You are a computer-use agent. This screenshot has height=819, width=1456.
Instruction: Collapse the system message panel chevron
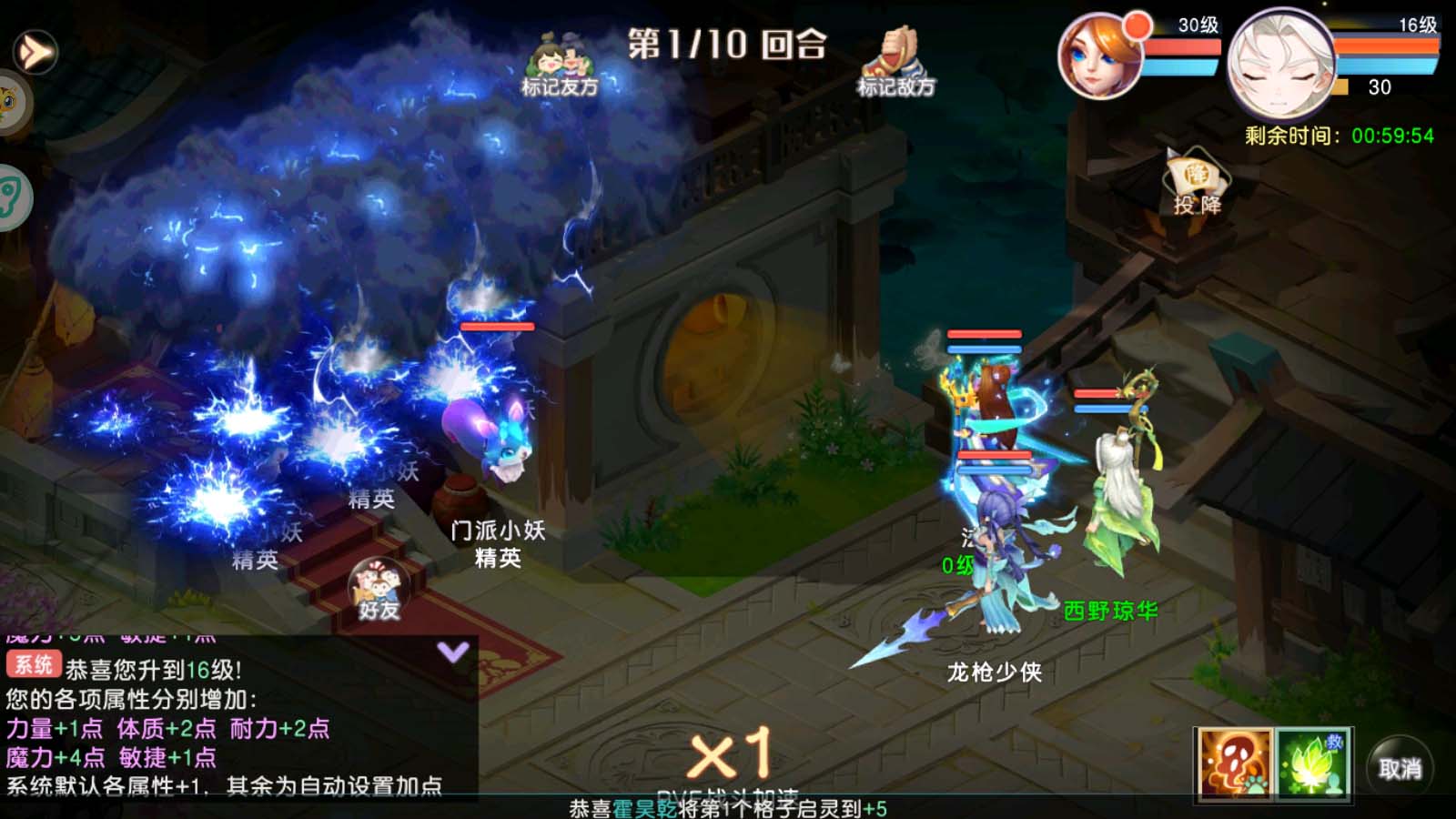450,651
